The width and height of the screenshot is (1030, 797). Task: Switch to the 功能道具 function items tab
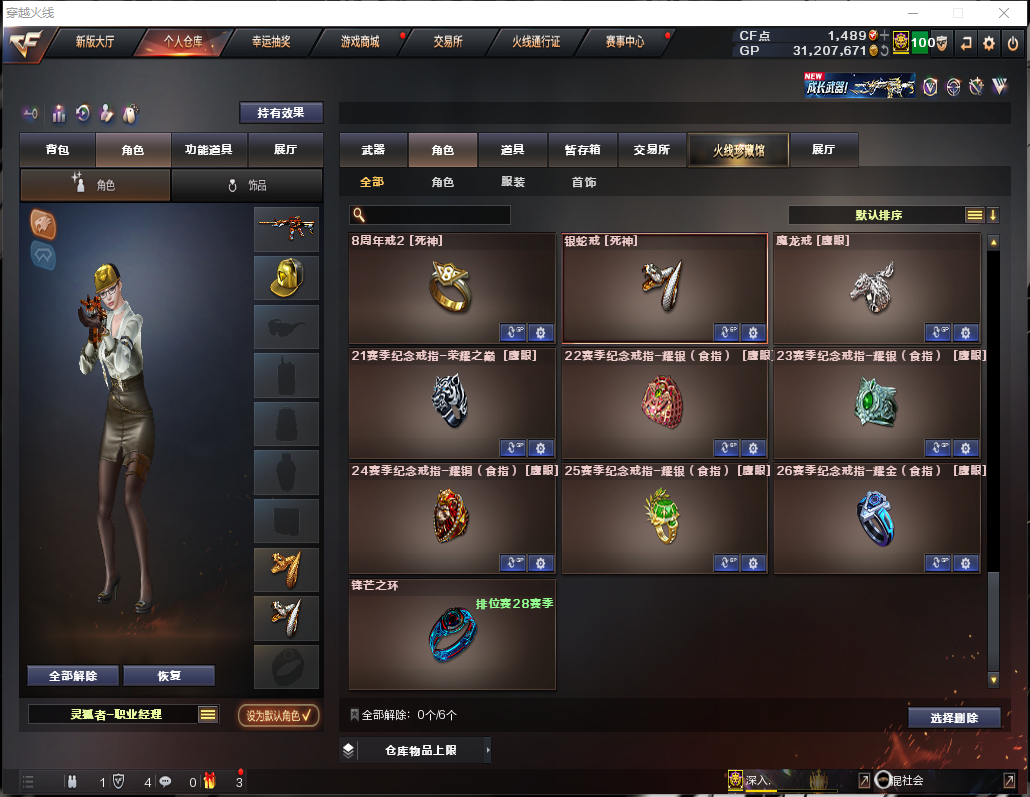[209, 150]
